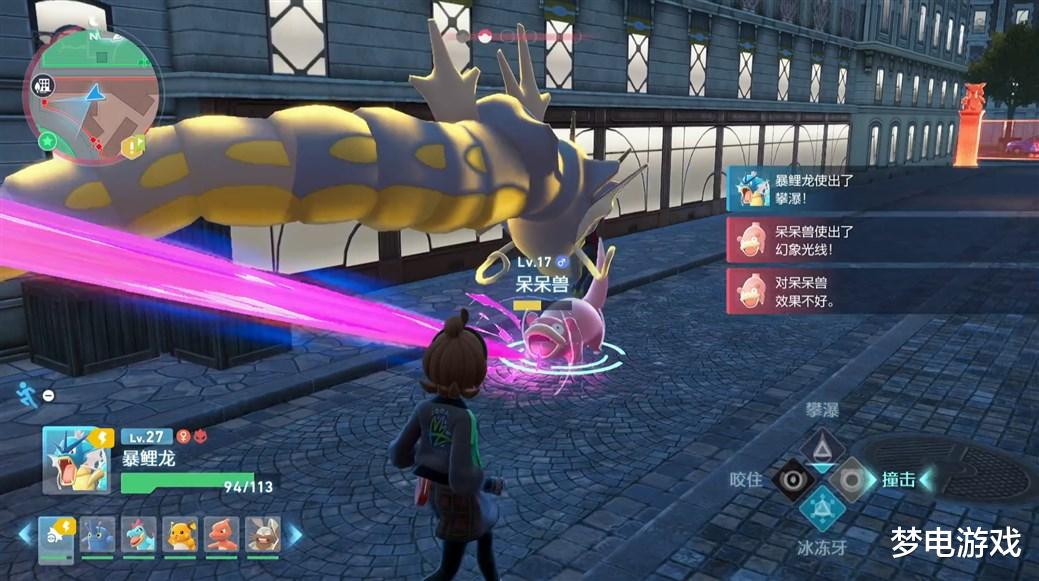Viewport: 1039px width, 581px height.
Task: Click the right arrow beside party bar
Action: [x=295, y=536]
